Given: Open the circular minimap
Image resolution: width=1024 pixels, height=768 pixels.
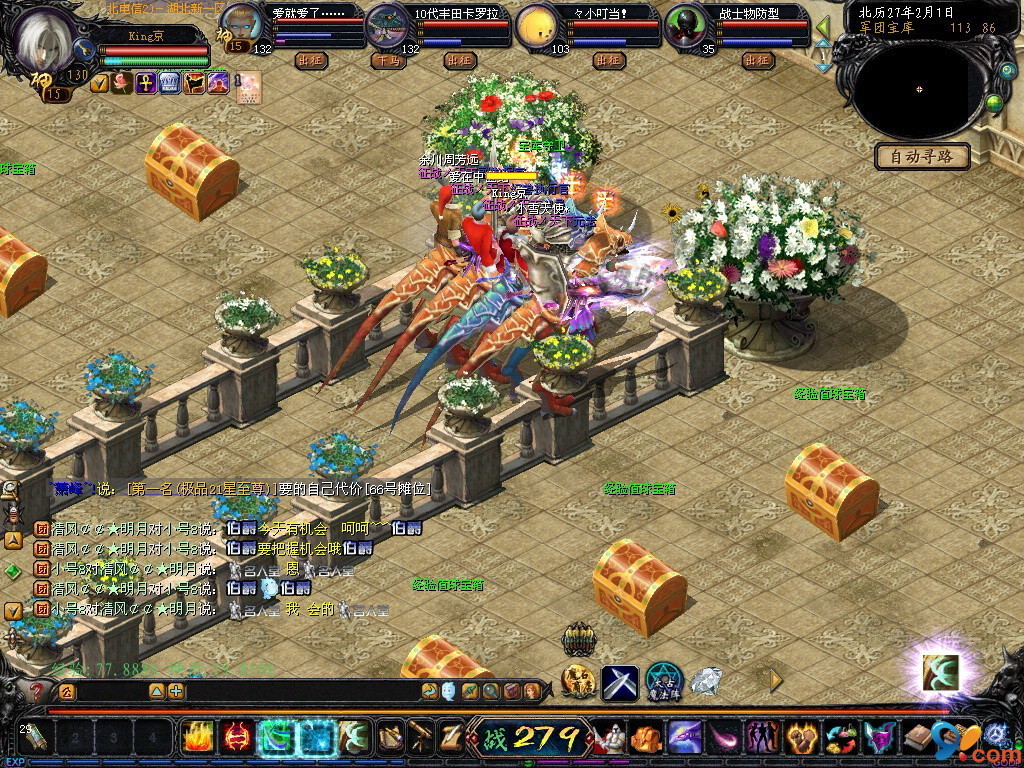Looking at the screenshot, I should click(x=919, y=89).
